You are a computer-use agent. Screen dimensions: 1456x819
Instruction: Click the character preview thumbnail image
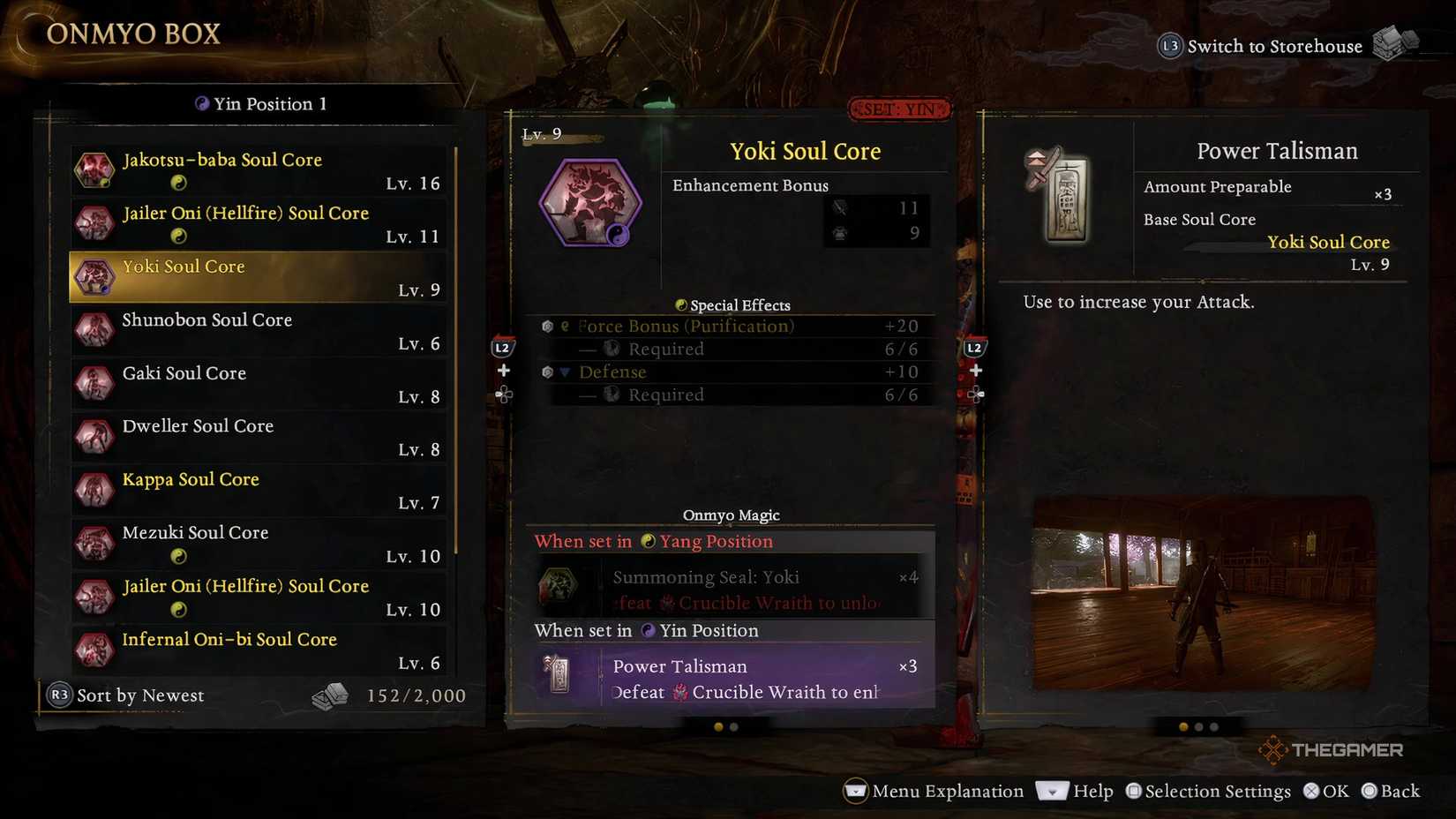coord(1204,593)
